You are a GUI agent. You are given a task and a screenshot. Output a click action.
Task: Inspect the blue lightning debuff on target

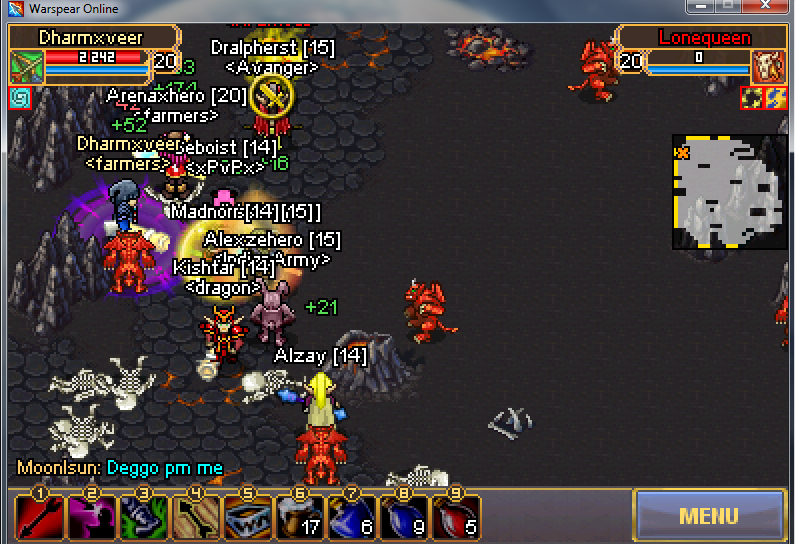click(776, 98)
